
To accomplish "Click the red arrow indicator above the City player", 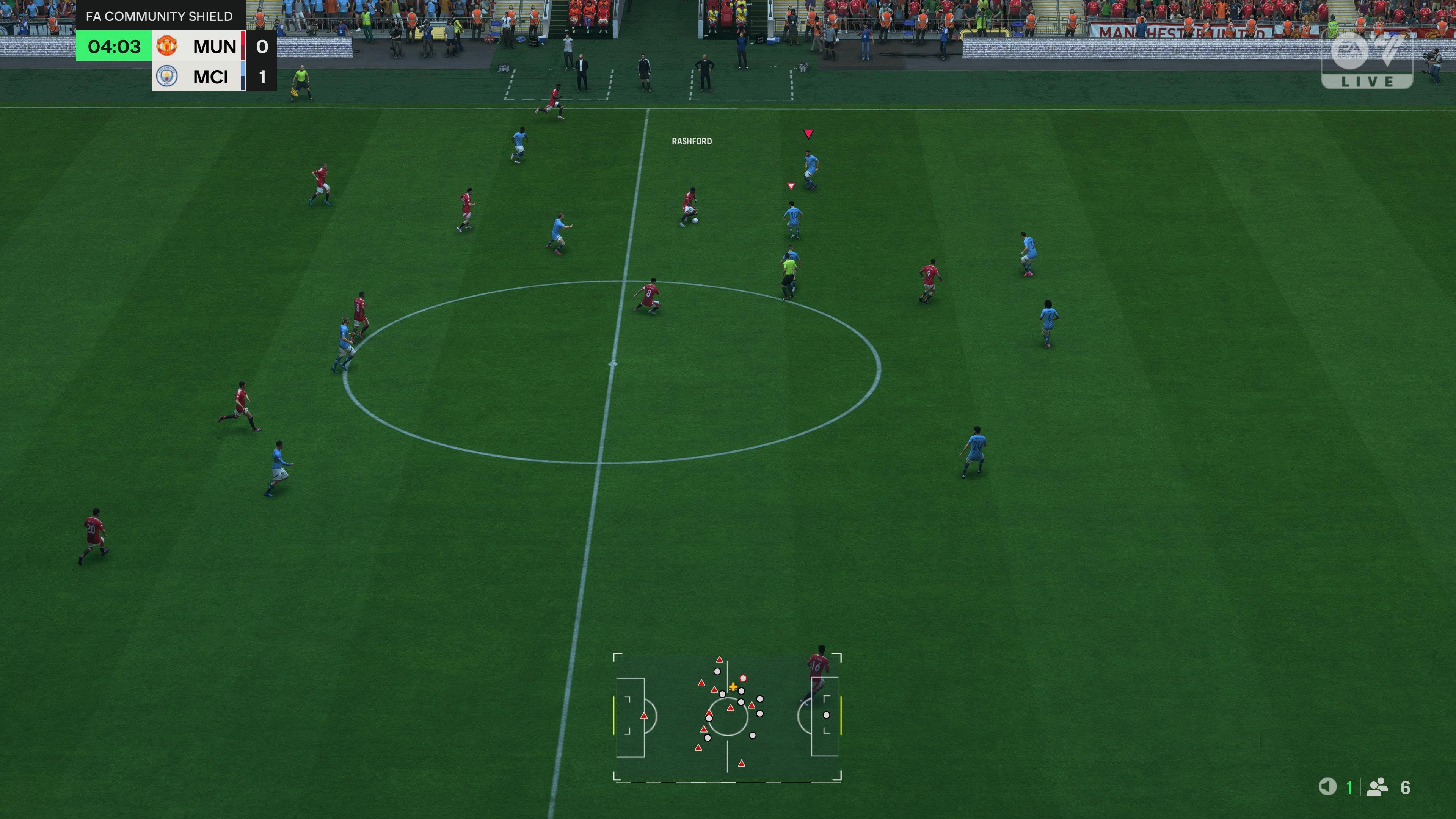I will 810,134.
